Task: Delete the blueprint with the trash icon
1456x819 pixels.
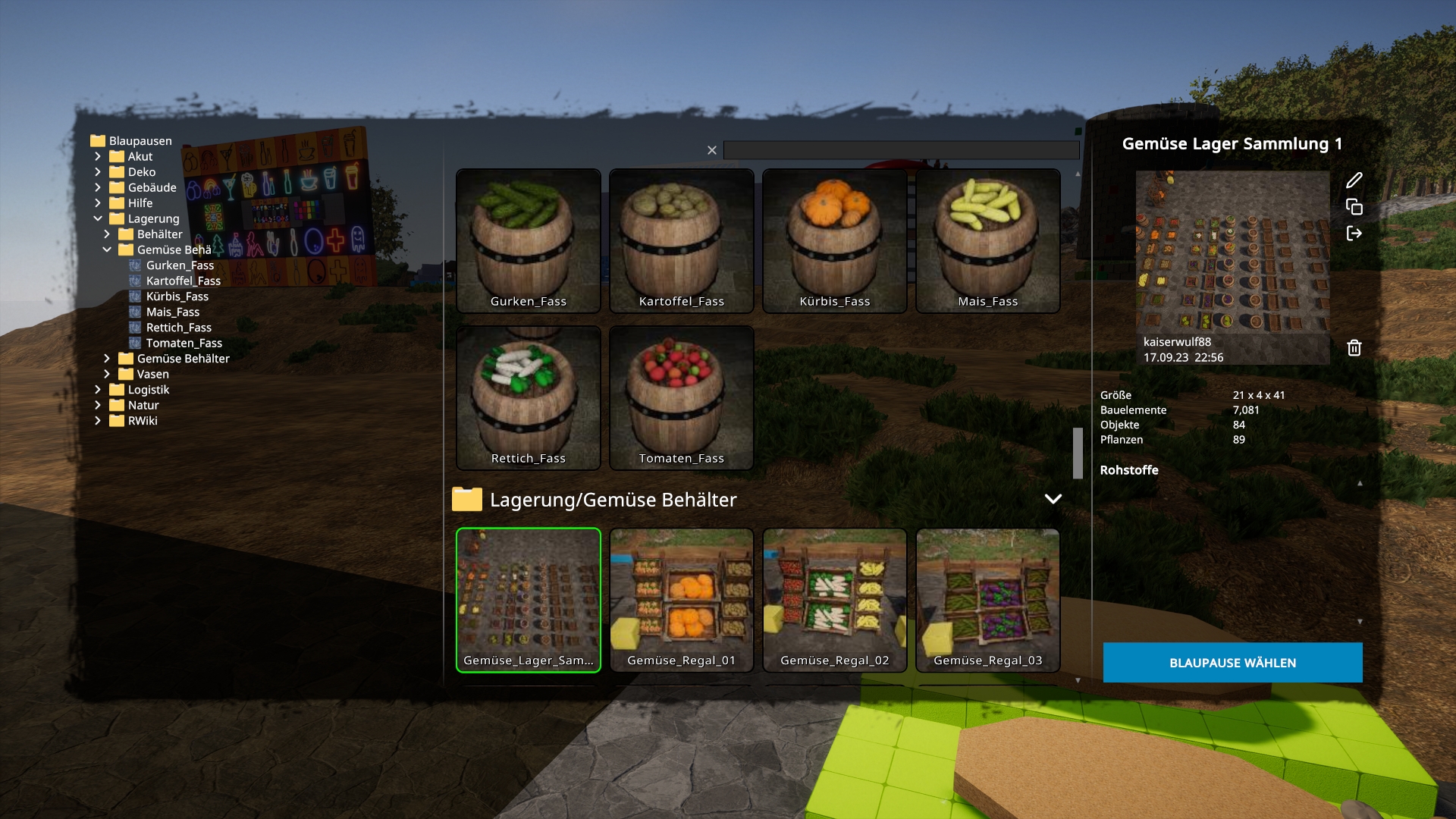Action: pyautogui.click(x=1354, y=348)
